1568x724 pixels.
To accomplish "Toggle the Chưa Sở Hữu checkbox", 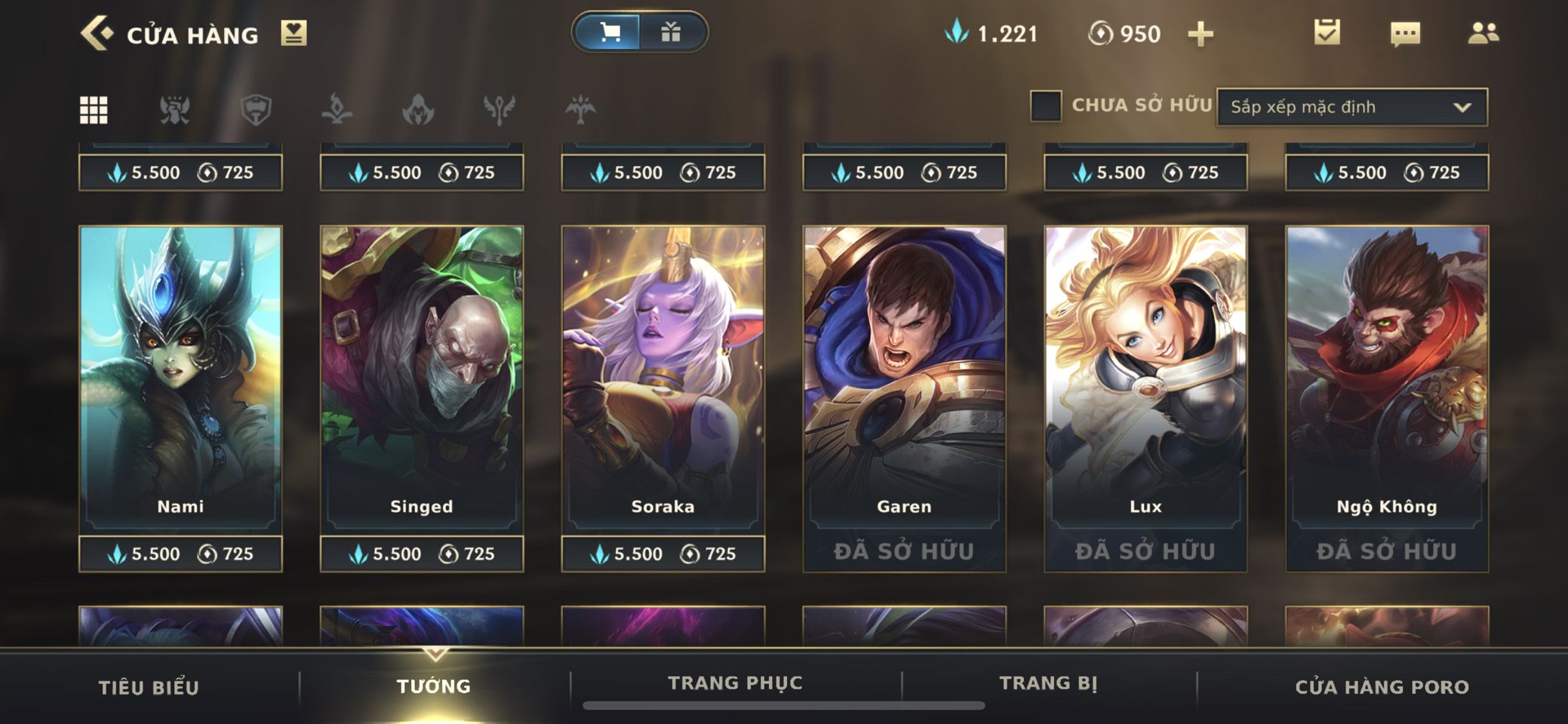I will pos(1046,106).
